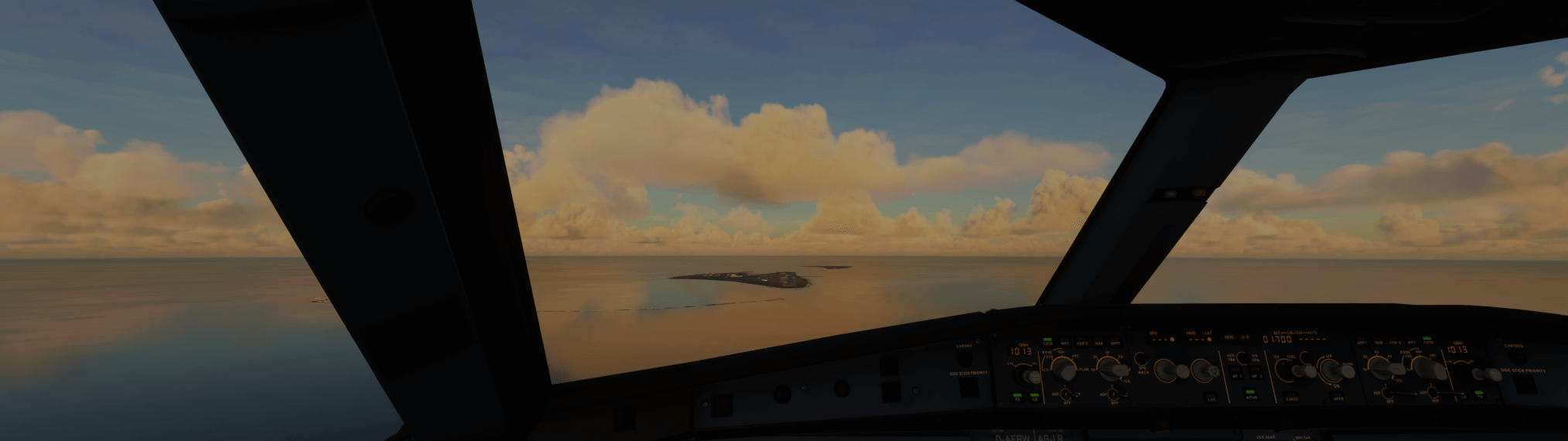The image size is (1568, 441).
Task: Push the first officer-side CHRONO button
Action: pos(1514,357)
